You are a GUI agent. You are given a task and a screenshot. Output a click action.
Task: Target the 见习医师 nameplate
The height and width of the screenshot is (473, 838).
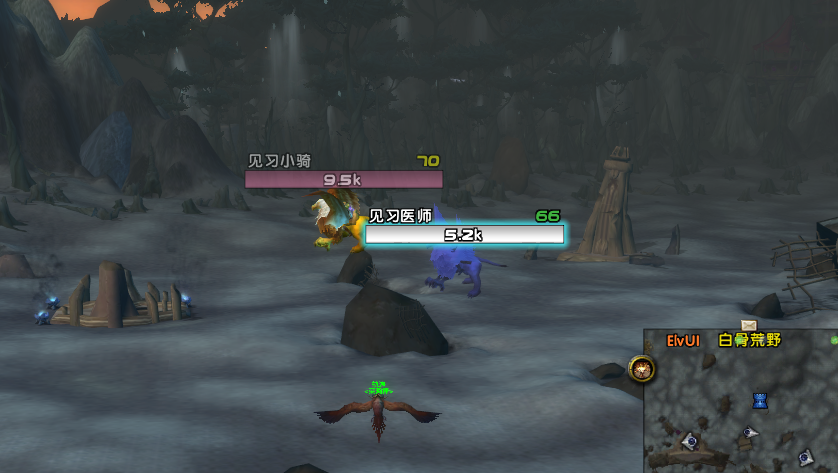coord(464,235)
